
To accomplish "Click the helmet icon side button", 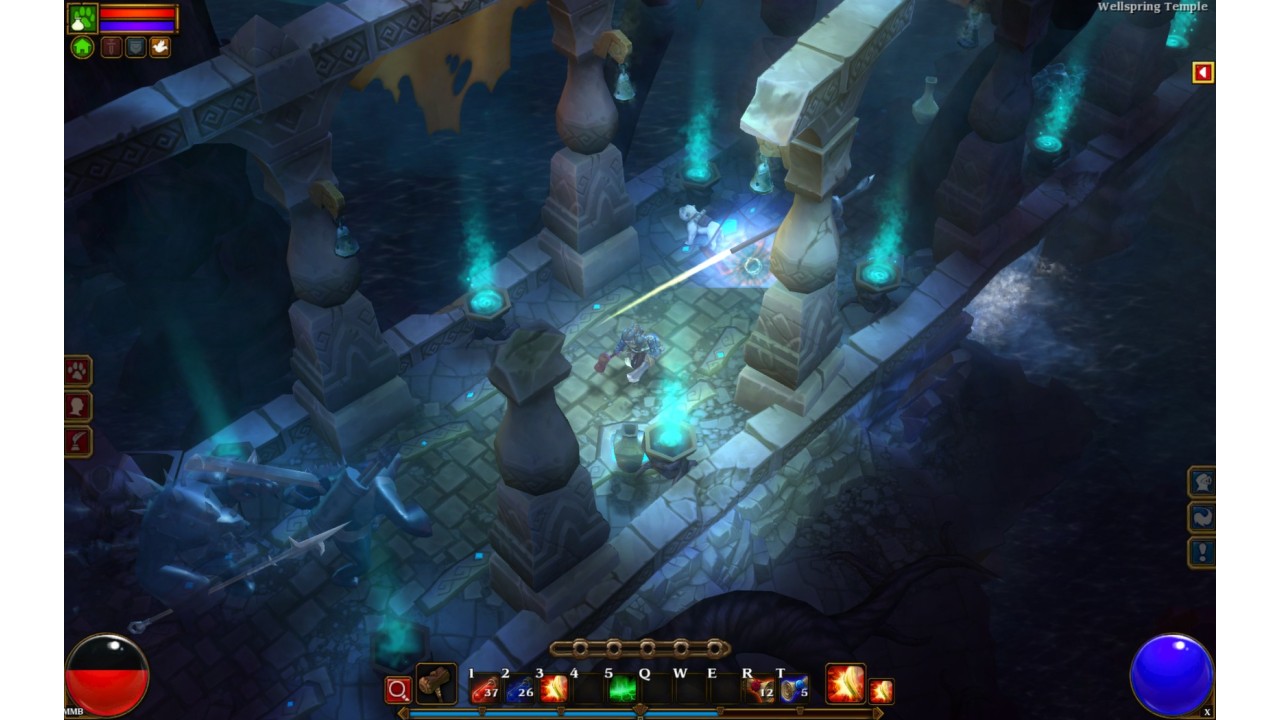I will pos(1201,483).
